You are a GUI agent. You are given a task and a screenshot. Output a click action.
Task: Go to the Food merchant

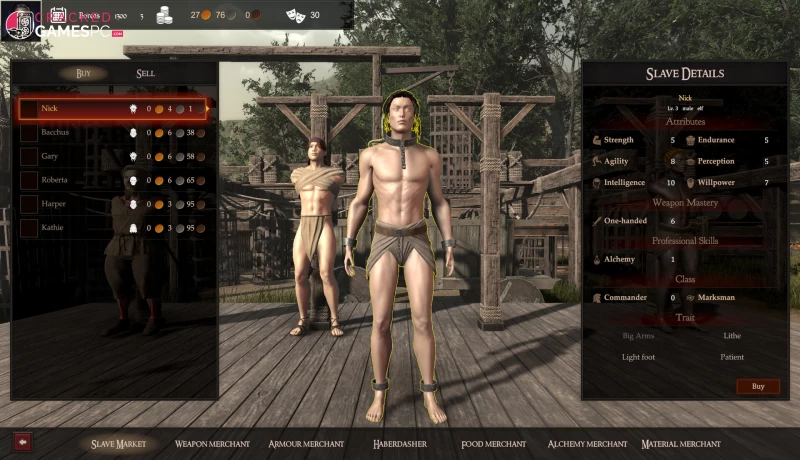(x=493, y=443)
